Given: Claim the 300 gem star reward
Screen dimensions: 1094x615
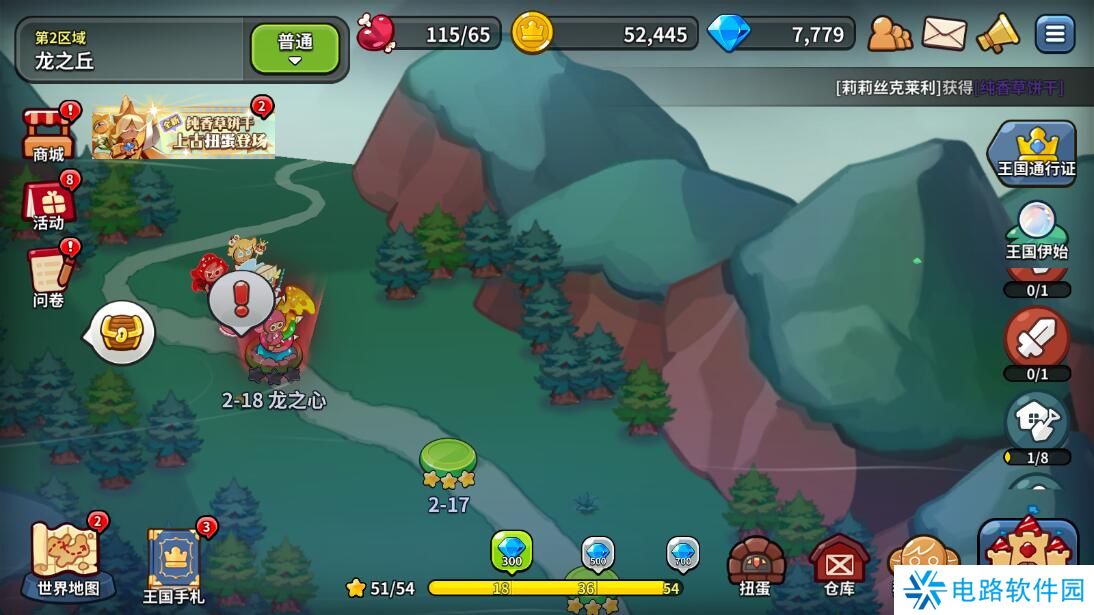Looking at the screenshot, I should click(x=511, y=552).
